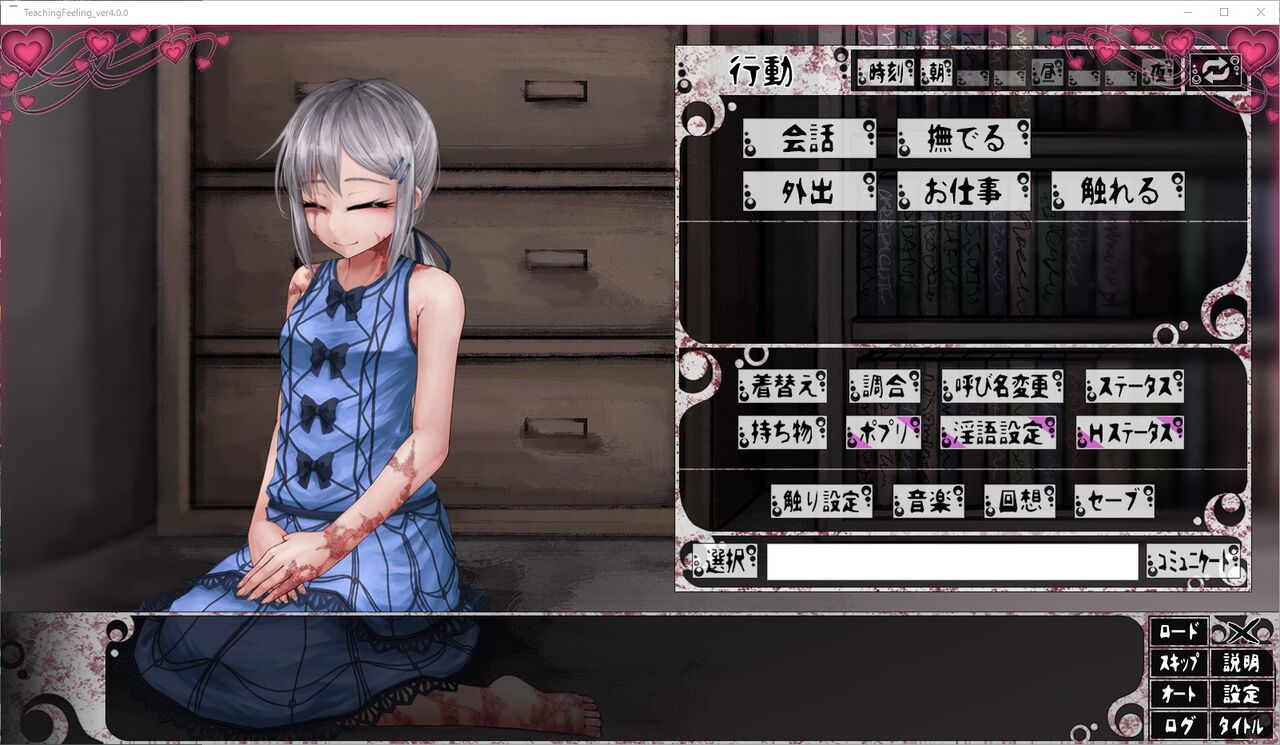1280x745 pixels.
Task: Open the ポプリ potpourri menu
Action: point(881,433)
